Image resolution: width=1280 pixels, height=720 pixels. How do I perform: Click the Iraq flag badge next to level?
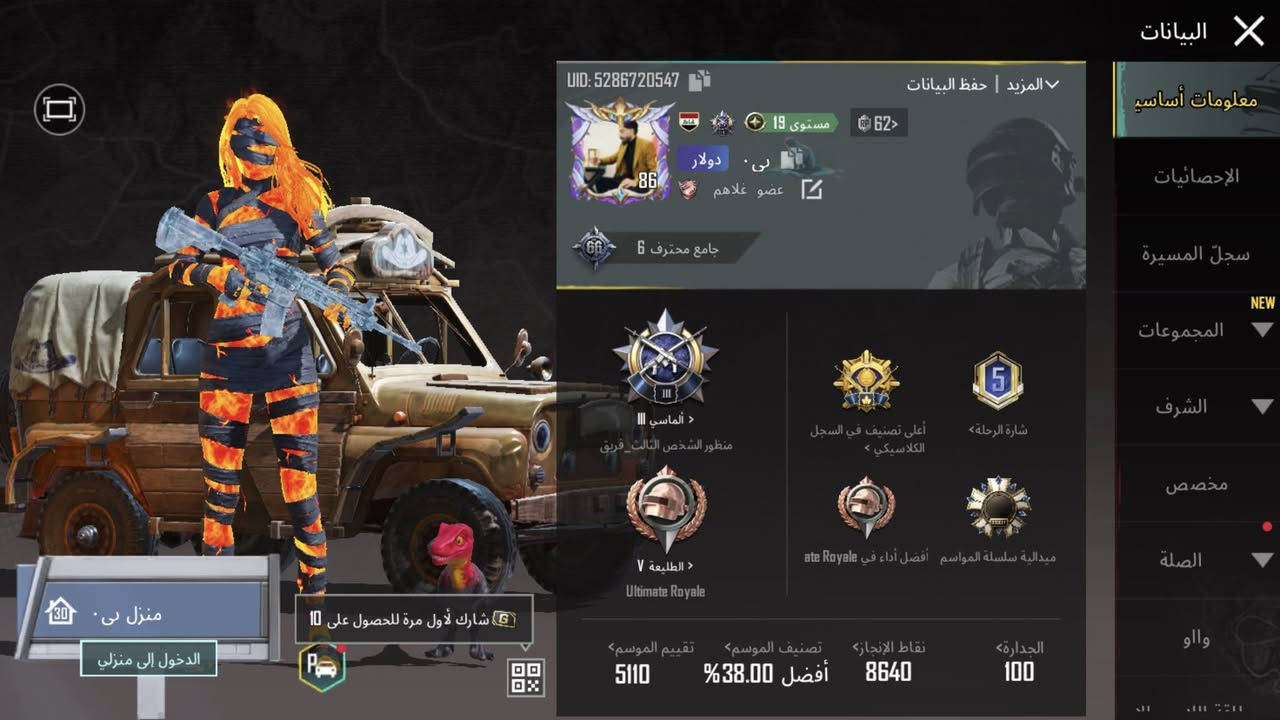click(x=687, y=122)
